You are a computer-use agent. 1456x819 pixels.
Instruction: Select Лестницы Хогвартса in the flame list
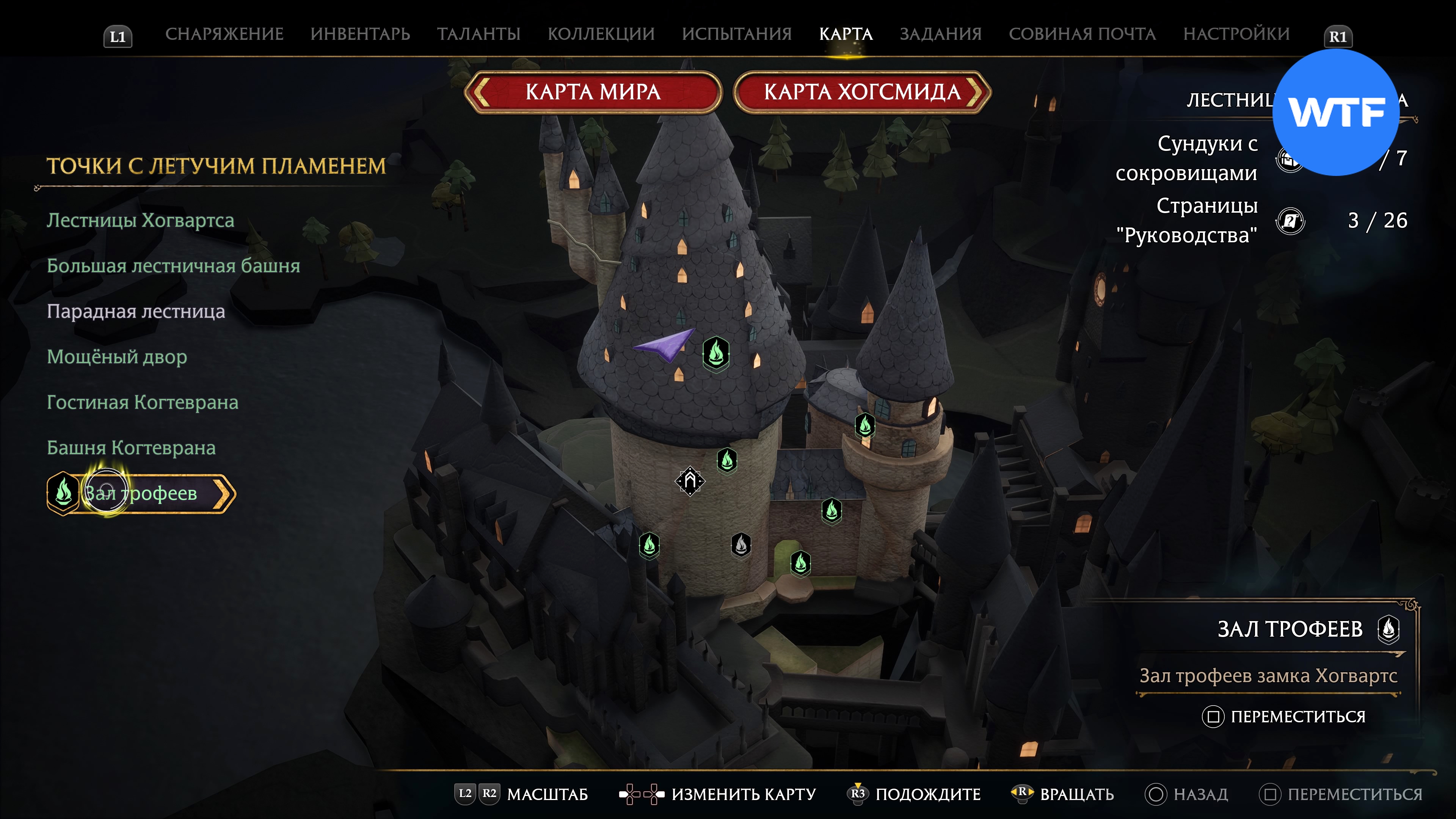click(140, 220)
